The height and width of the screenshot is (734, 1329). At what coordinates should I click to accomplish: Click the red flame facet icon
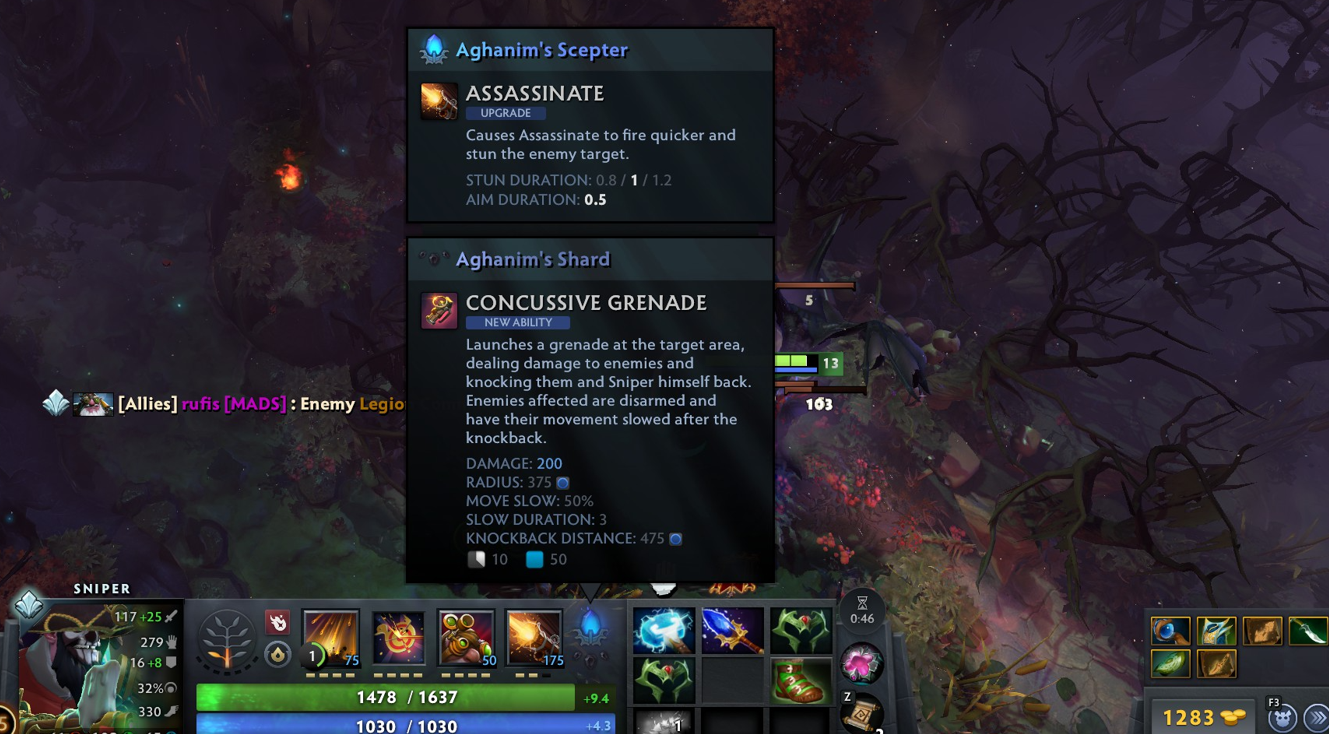click(278, 622)
